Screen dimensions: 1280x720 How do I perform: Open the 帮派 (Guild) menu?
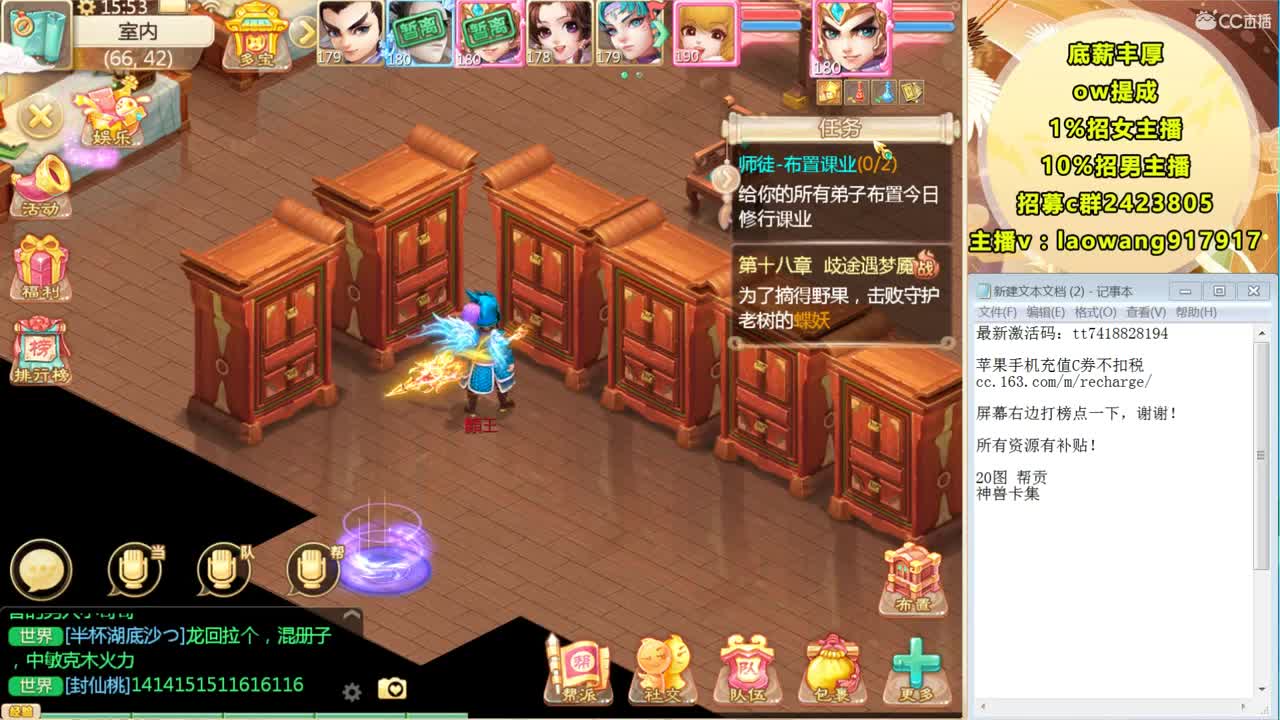[x=578, y=665]
